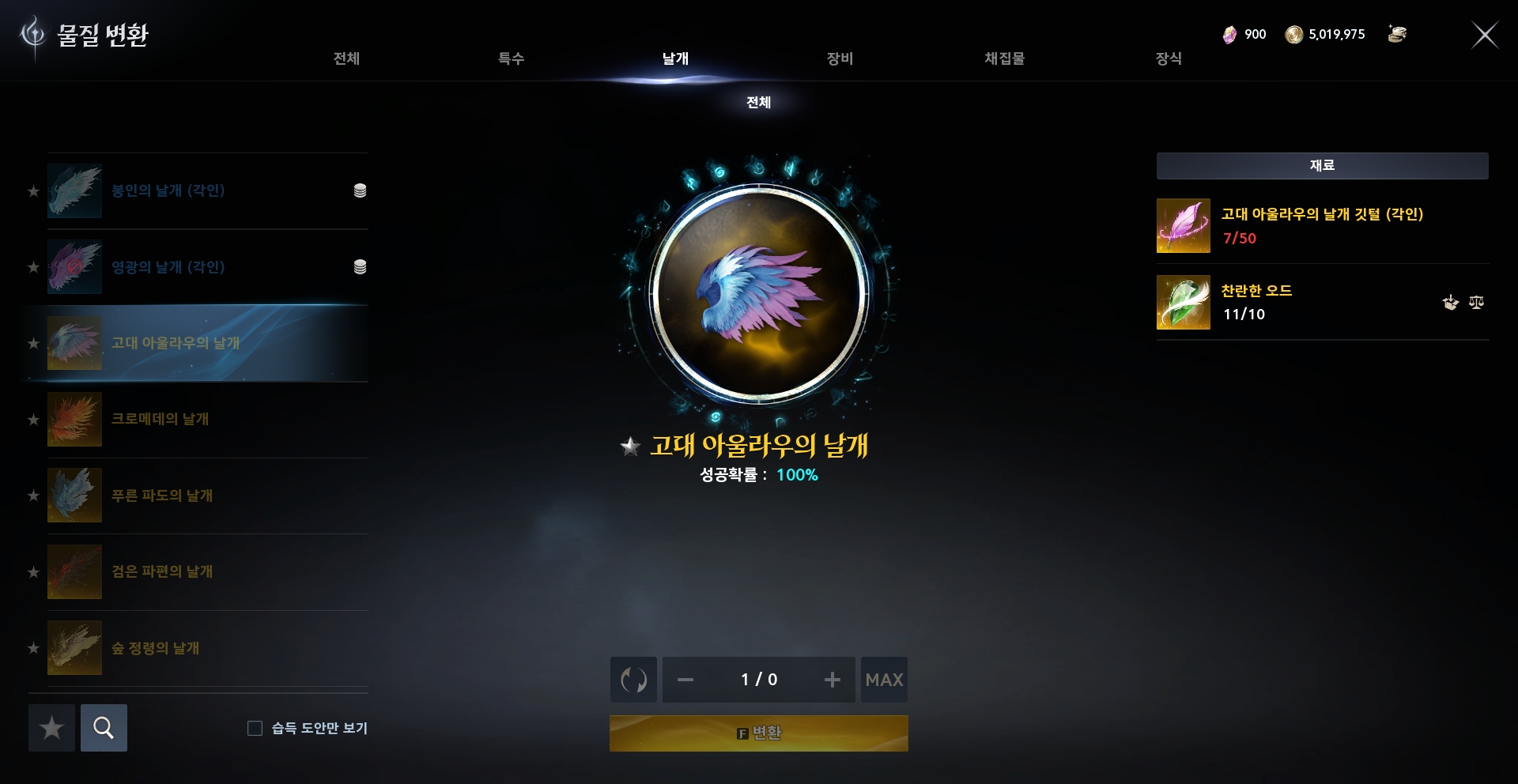
Task: Switch to the 장비 tab
Action: (840, 58)
